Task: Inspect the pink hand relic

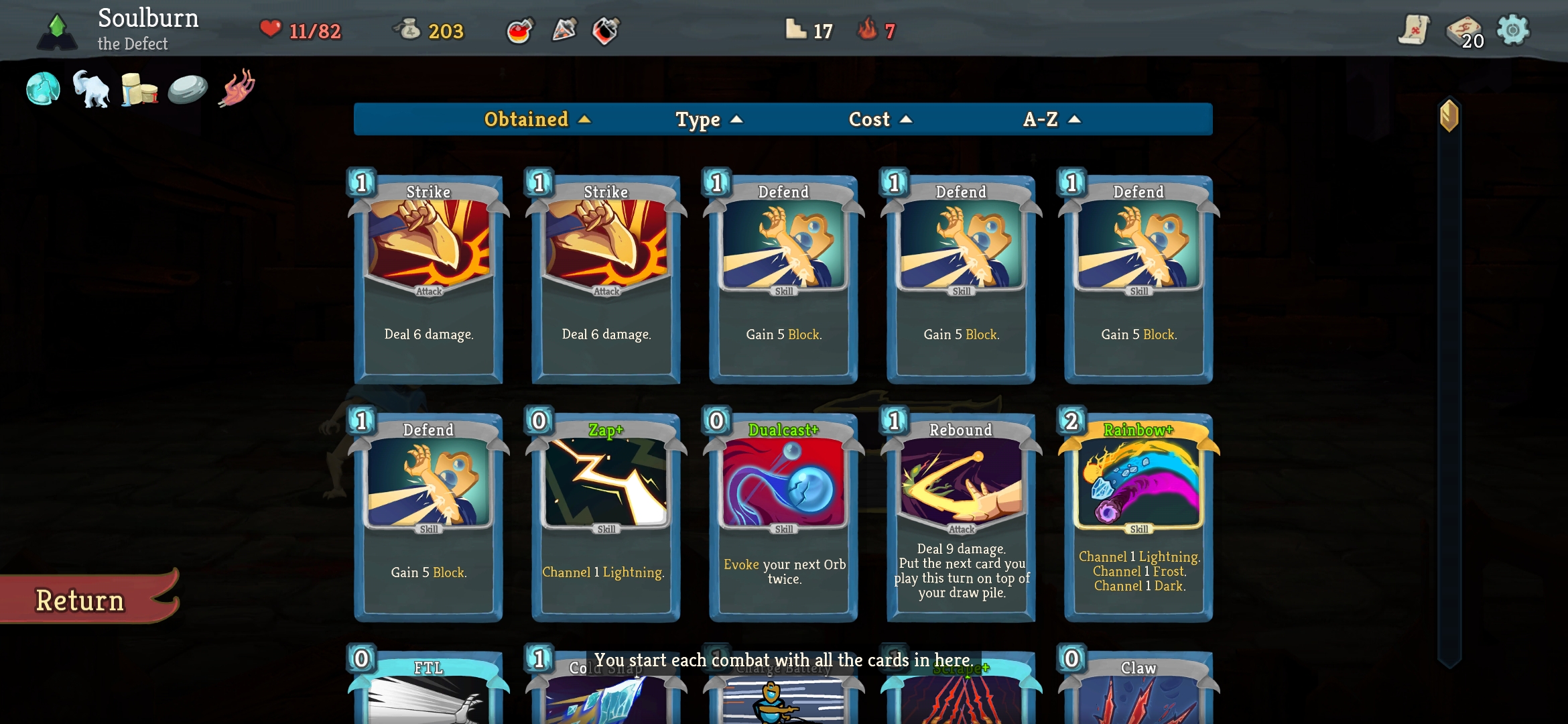Action: (237, 87)
